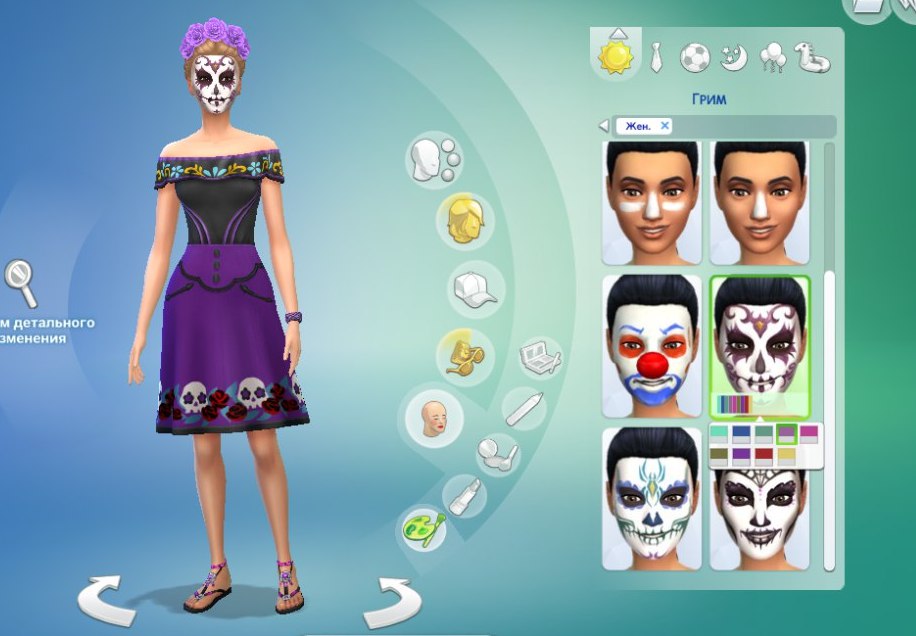Select the Everyday sun outfit tab
916x636 pixels.
[615, 56]
